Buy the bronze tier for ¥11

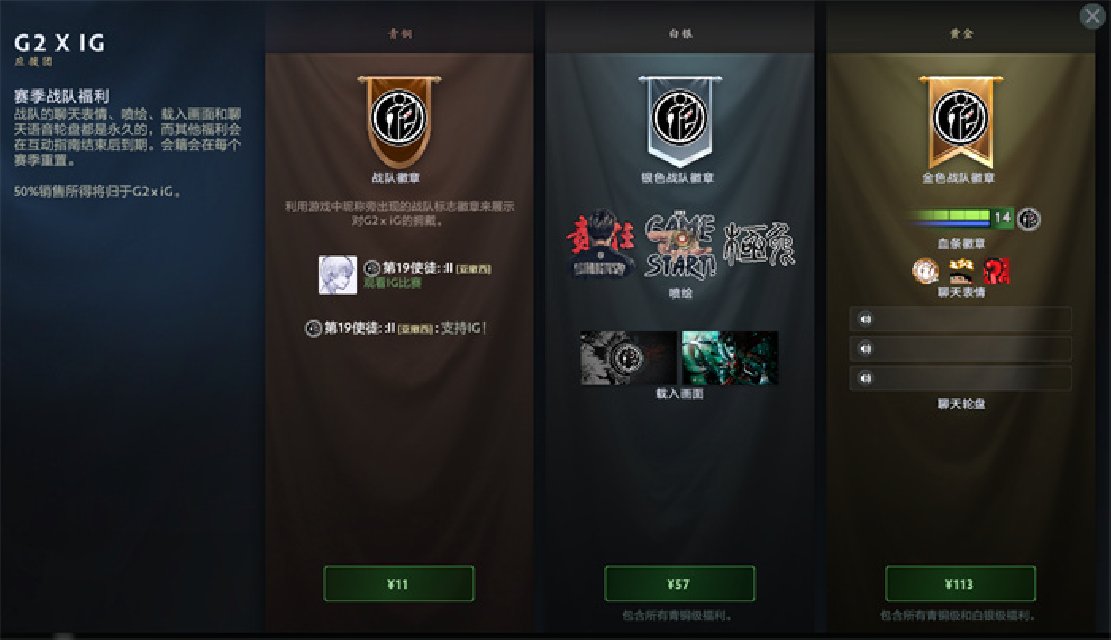(x=398, y=584)
